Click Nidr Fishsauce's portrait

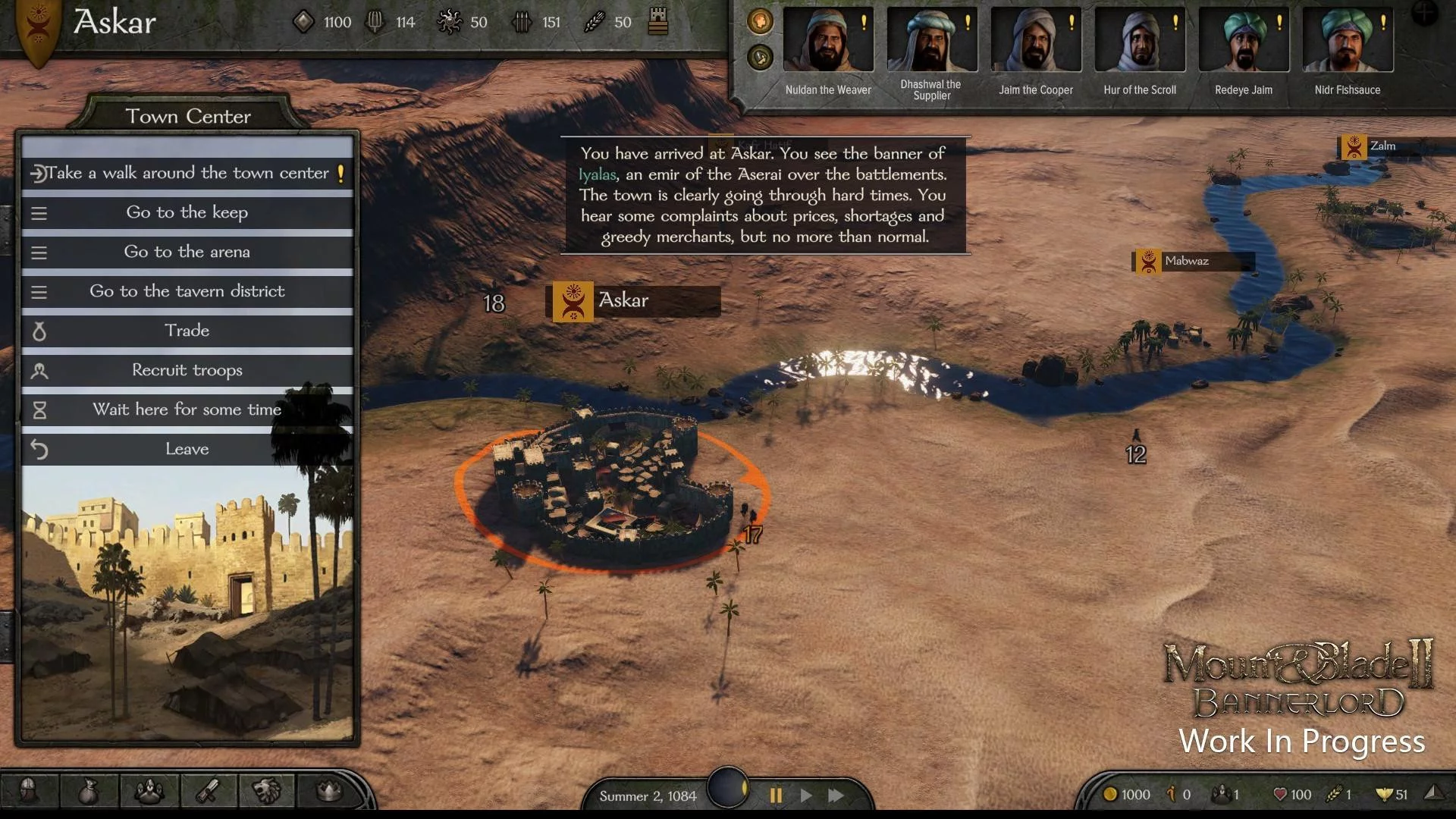coord(1348,39)
